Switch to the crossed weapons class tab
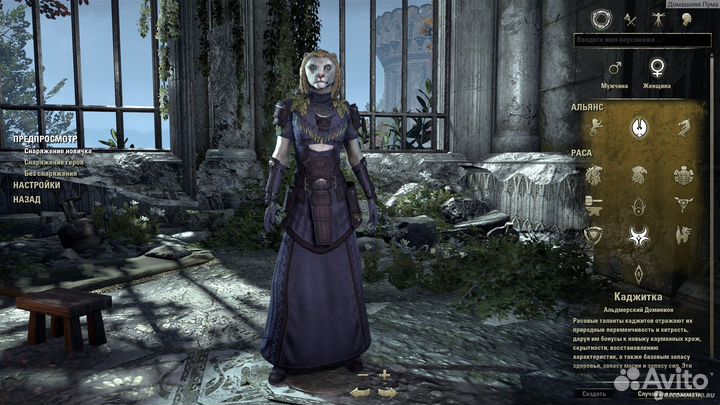720x405 pixels. tap(630, 18)
